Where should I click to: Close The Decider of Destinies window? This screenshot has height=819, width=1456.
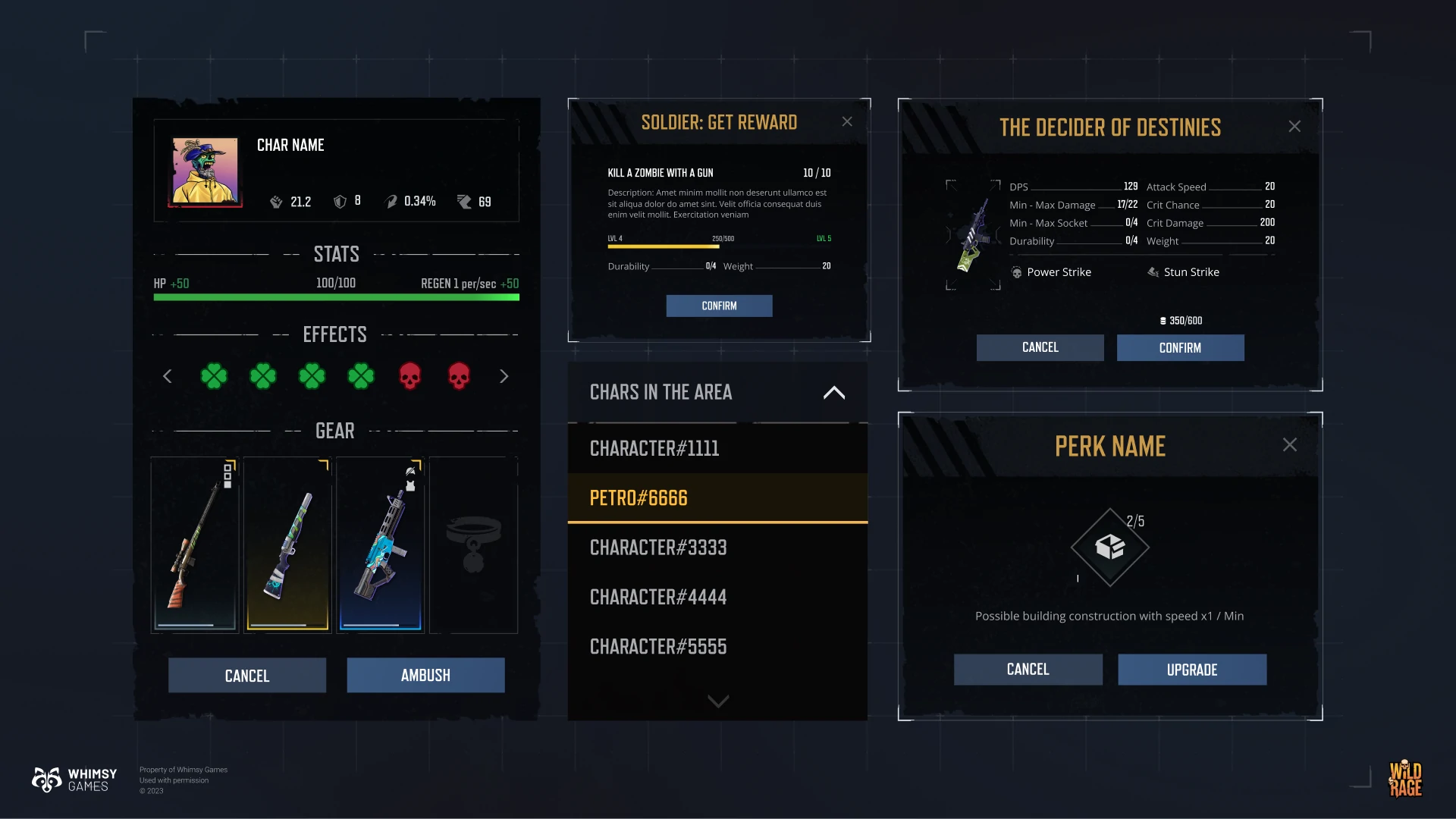tap(1294, 127)
